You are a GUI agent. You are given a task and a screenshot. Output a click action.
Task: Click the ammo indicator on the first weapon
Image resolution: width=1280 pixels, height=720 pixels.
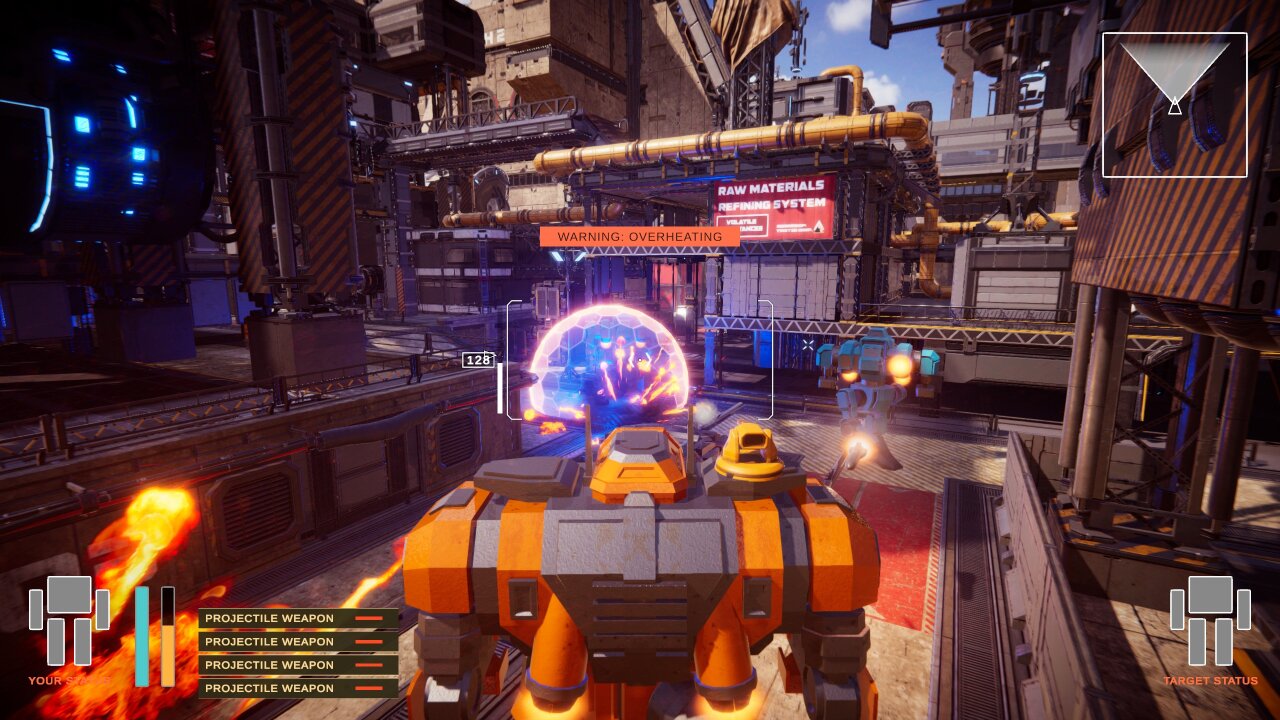[x=367, y=618]
